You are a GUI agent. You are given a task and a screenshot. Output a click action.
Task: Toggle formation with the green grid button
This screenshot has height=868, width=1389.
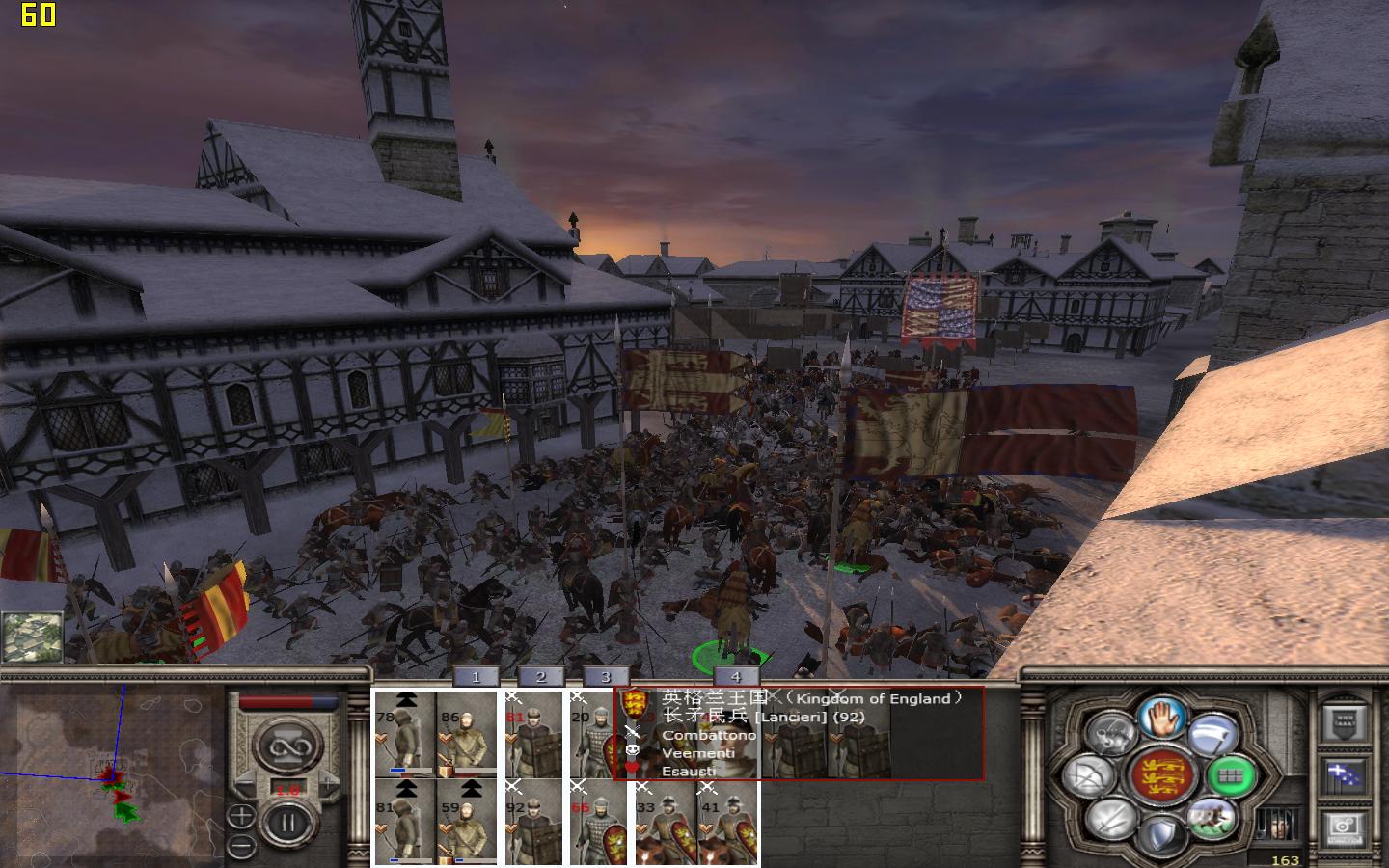click(1232, 775)
